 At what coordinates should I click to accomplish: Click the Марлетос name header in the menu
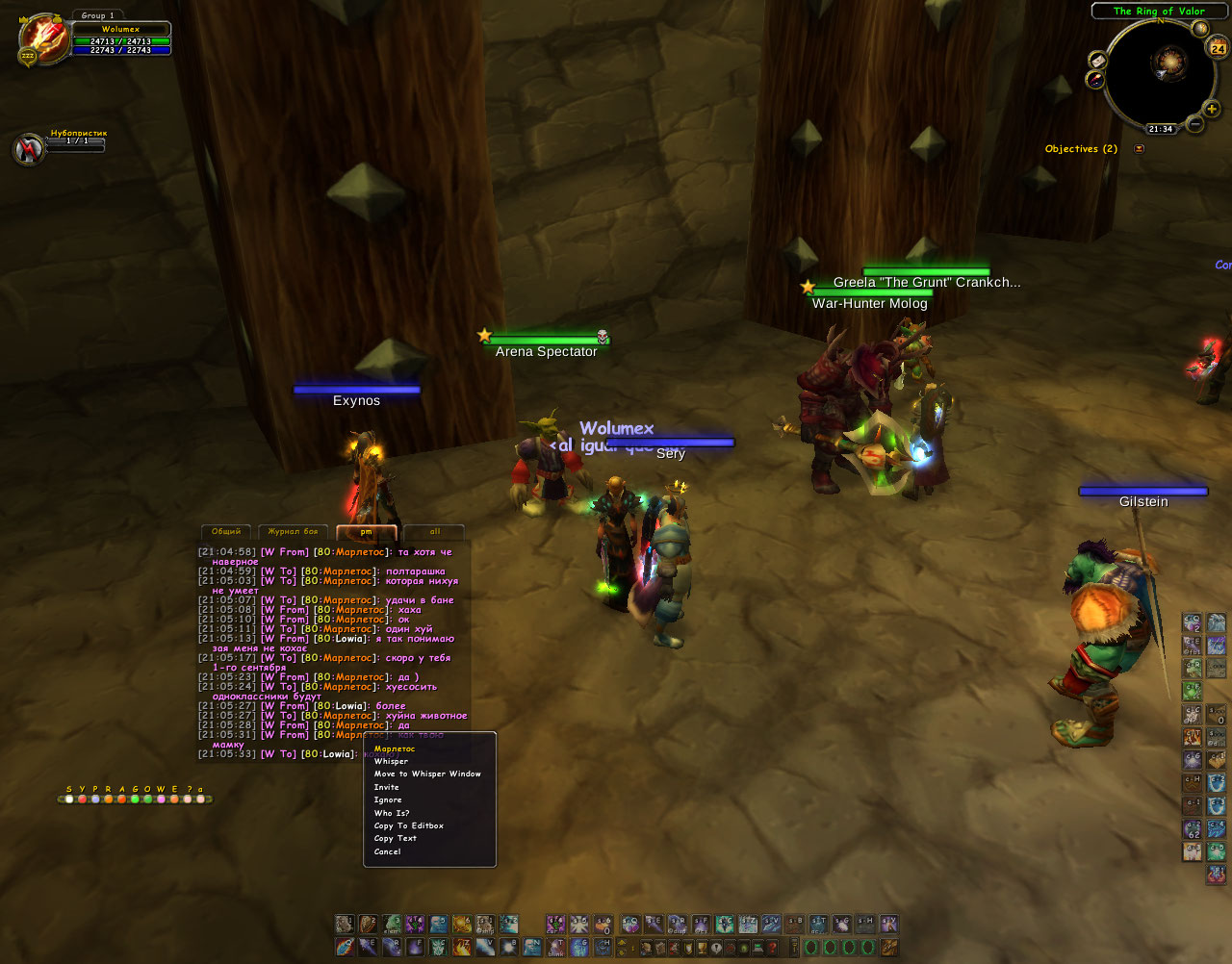coord(395,748)
